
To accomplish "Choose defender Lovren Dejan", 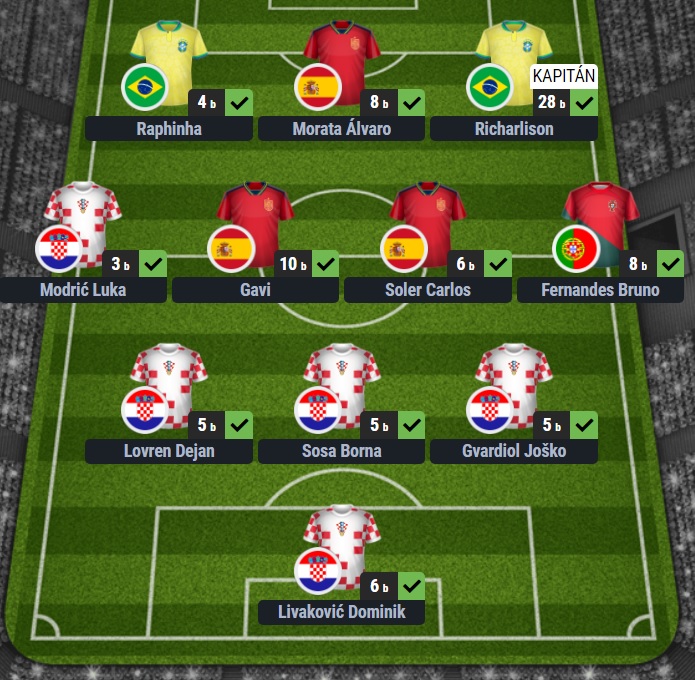I will [x=168, y=451].
